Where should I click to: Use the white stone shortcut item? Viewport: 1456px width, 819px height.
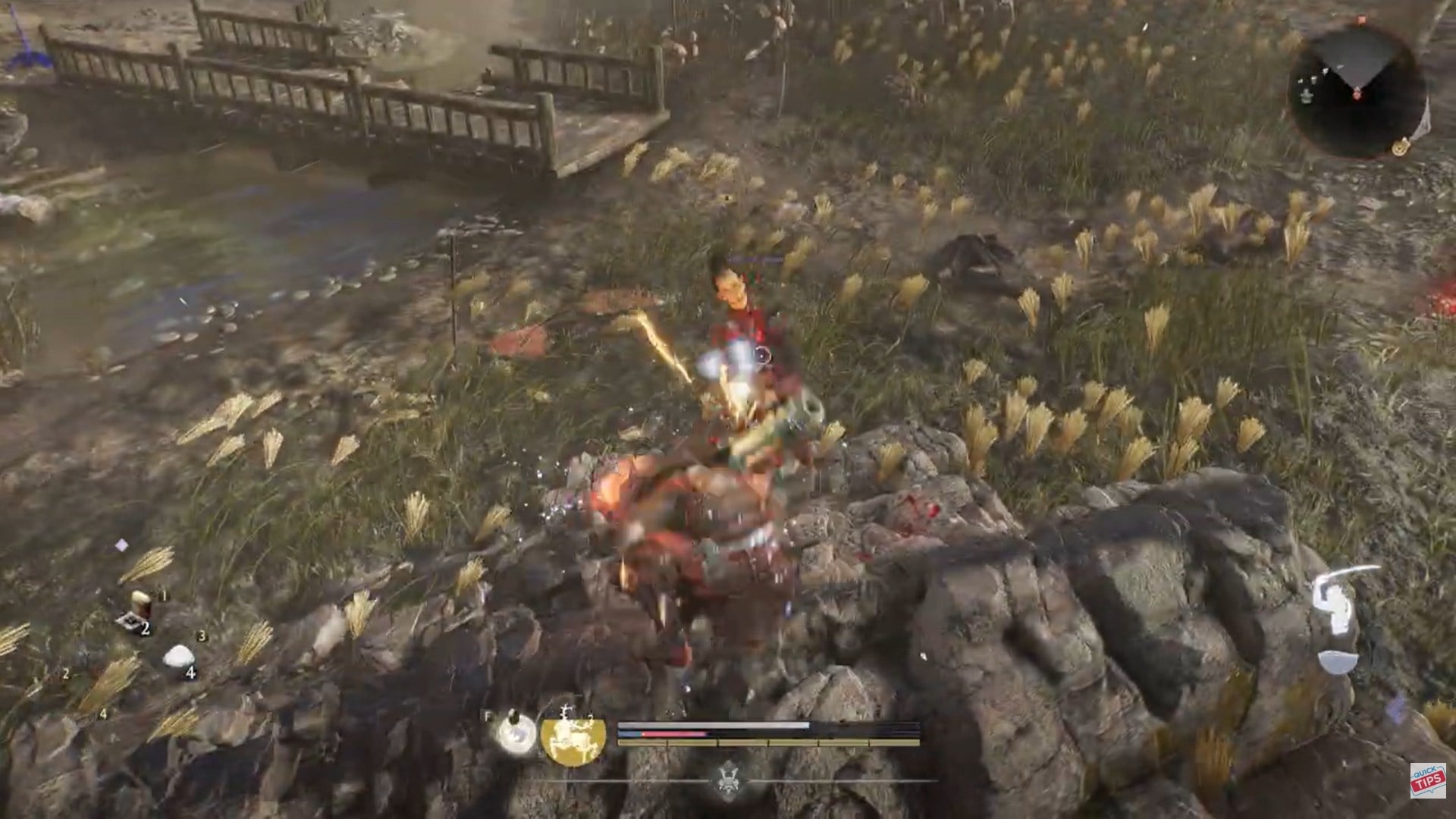pos(178,656)
